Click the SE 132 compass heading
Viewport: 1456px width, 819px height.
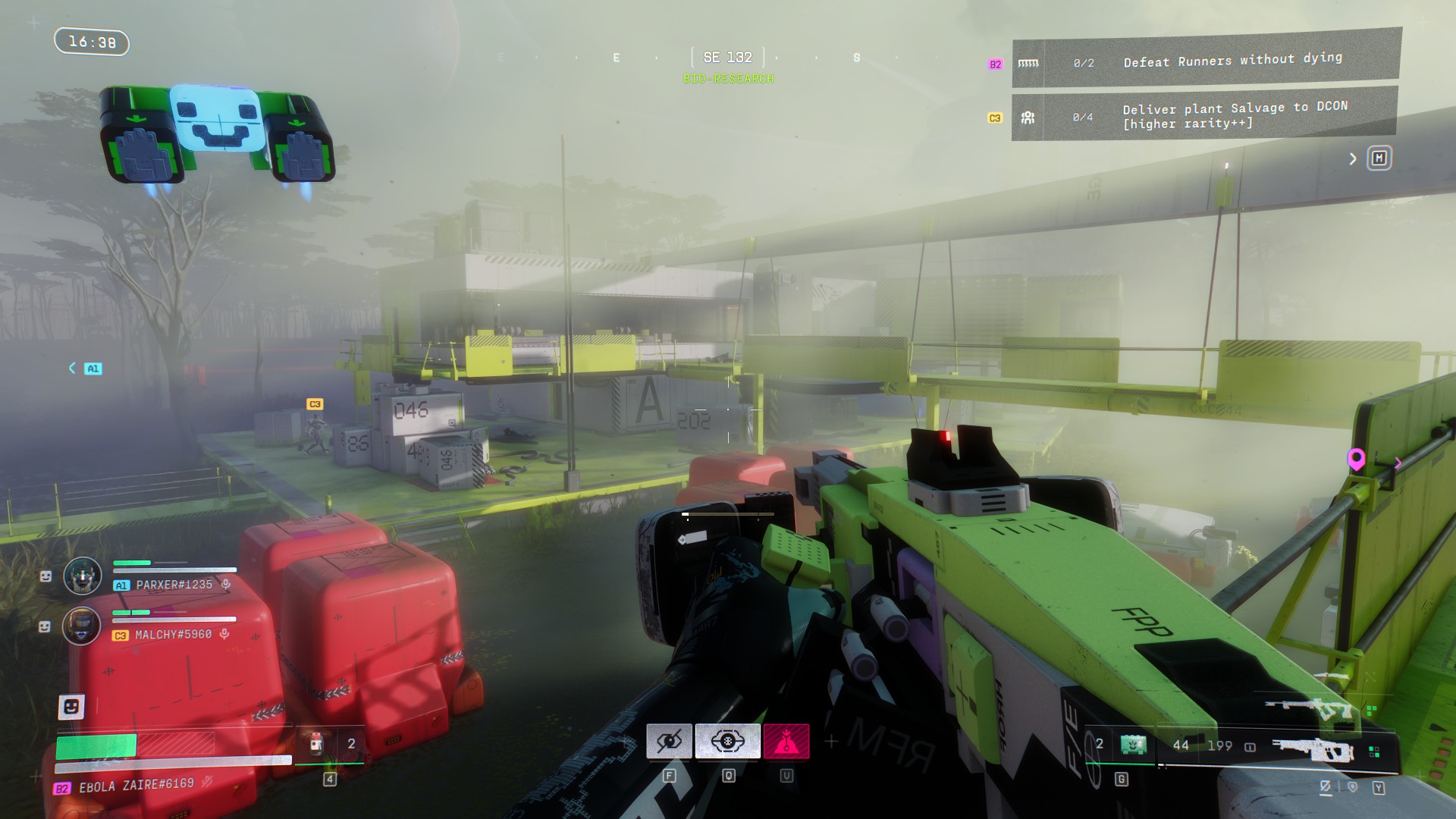(727, 58)
